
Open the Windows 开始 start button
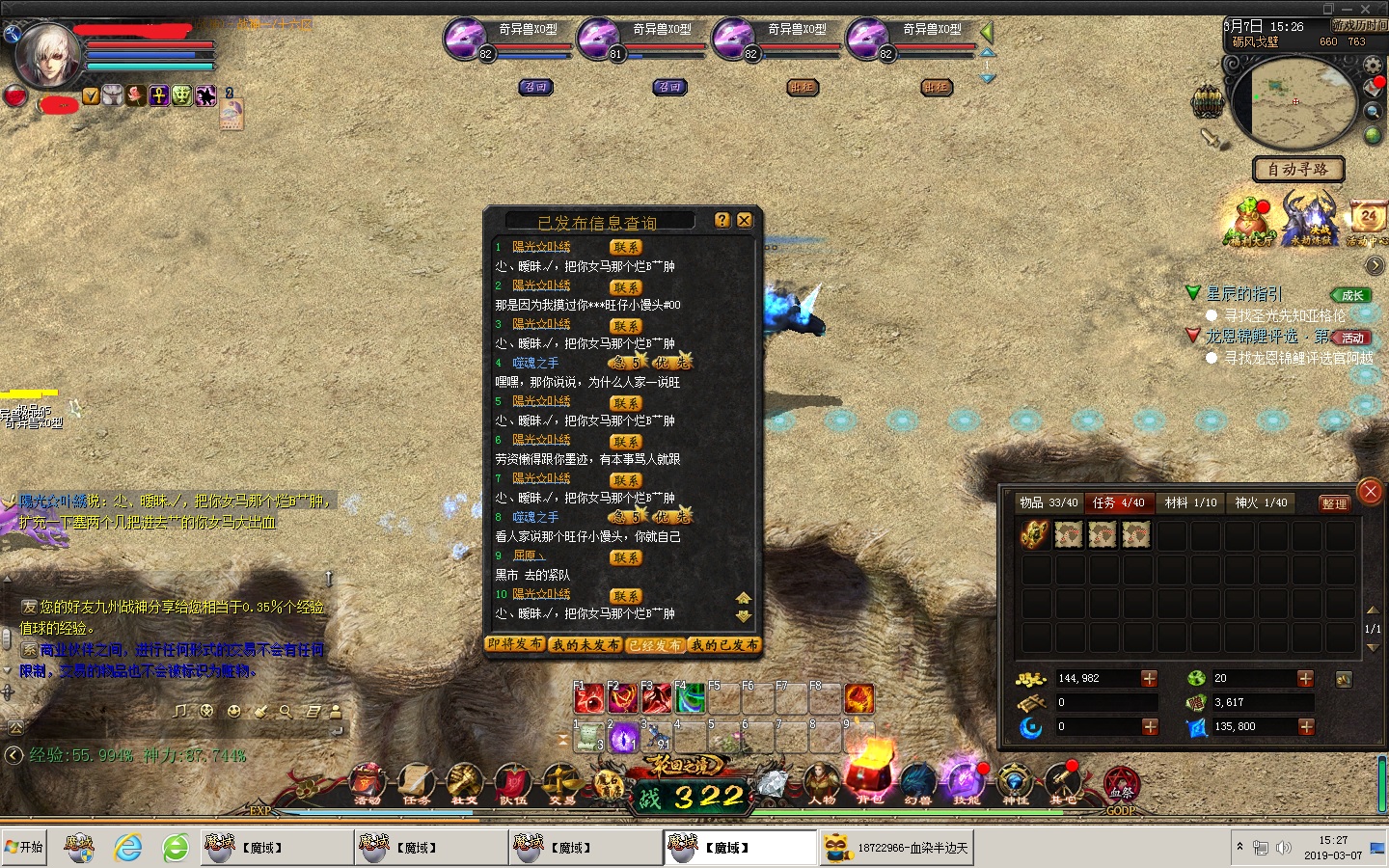tap(25, 848)
